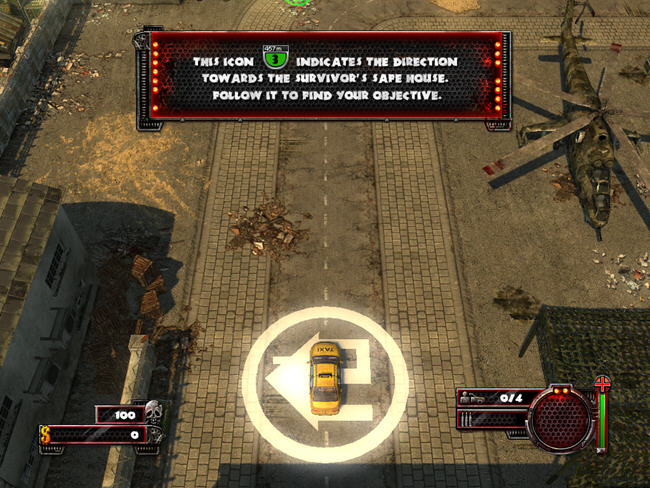Click the red cross health icon
This screenshot has height=488, width=650.
click(602, 384)
